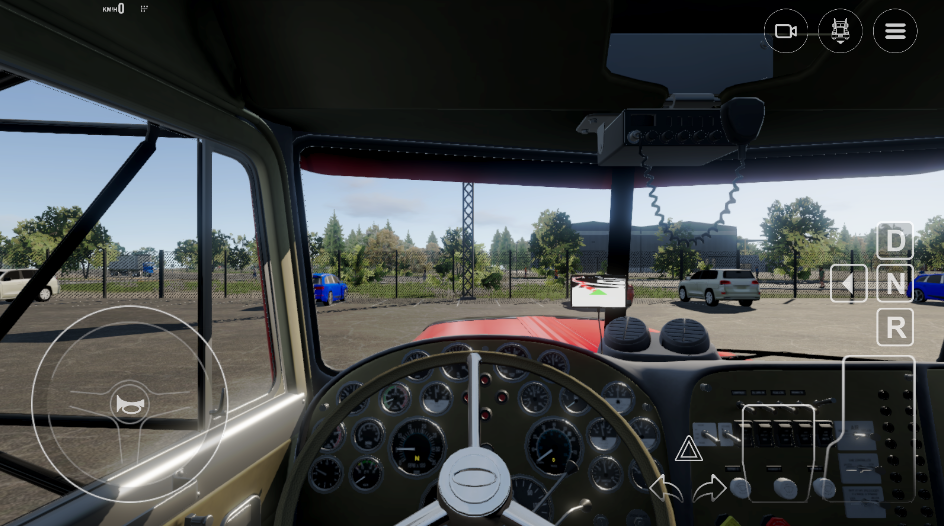Switch the camera view with the camera icon
Screen dimensions: 944x526
pyautogui.click(x=785, y=32)
